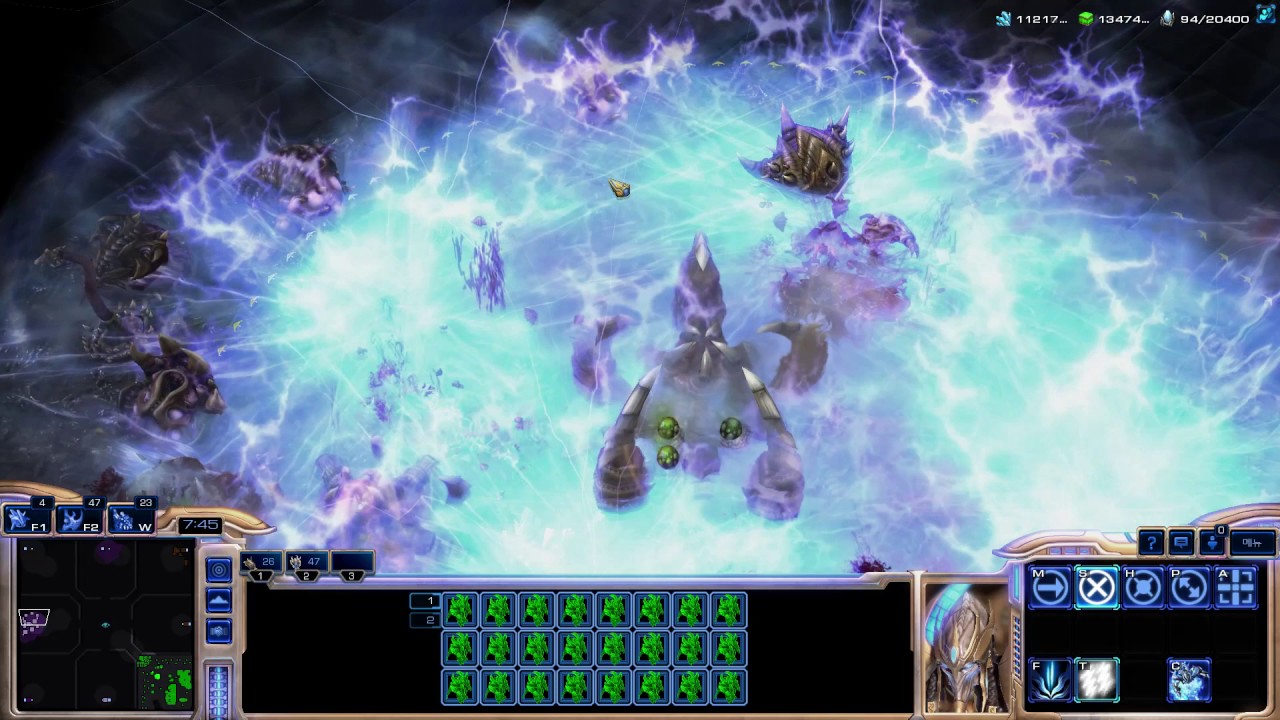The image size is (1280, 720).
Task: Cast the Psionic Storm ability
Action: coord(1096,680)
